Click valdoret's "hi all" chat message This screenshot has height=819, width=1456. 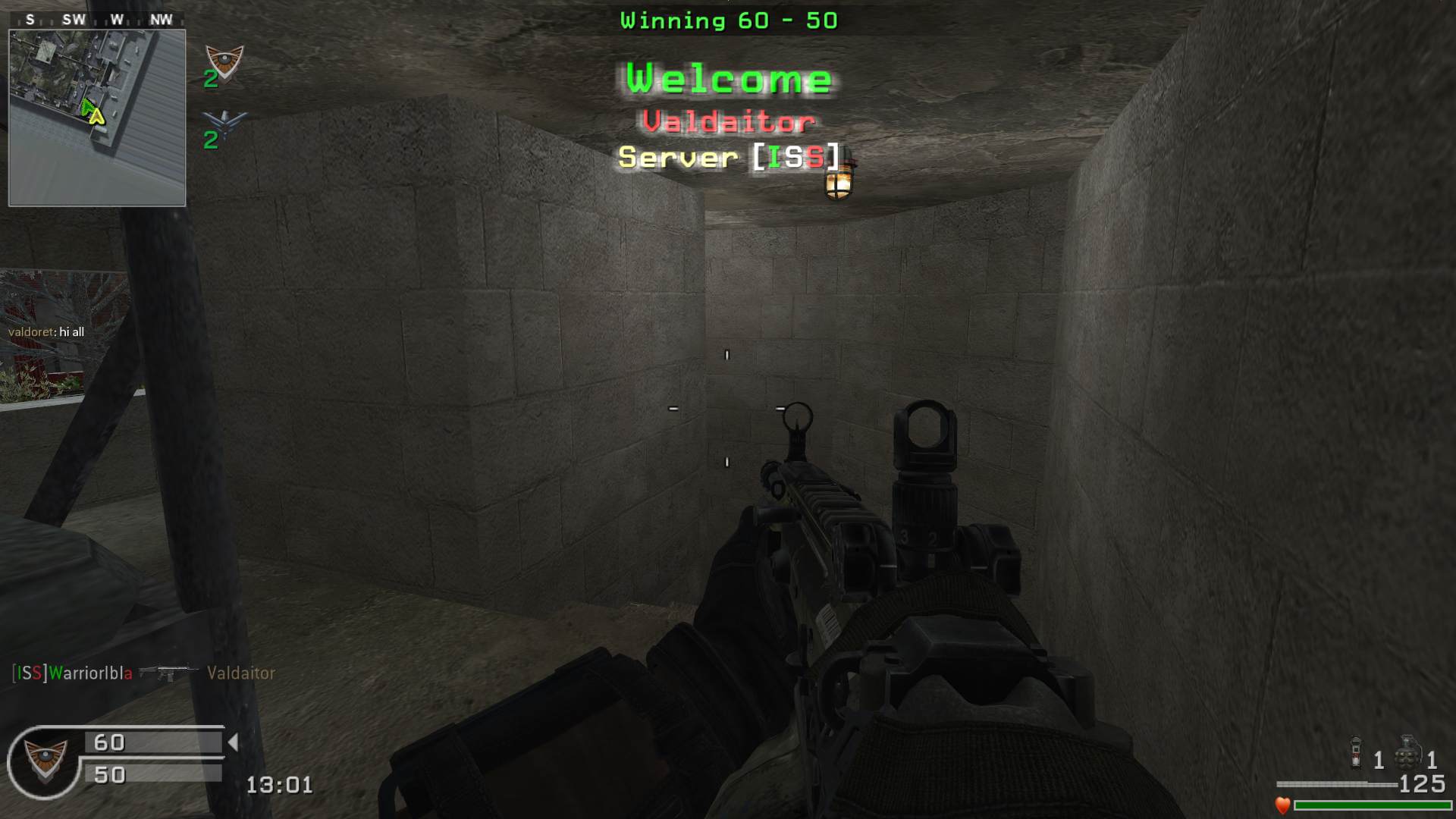[x=46, y=332]
